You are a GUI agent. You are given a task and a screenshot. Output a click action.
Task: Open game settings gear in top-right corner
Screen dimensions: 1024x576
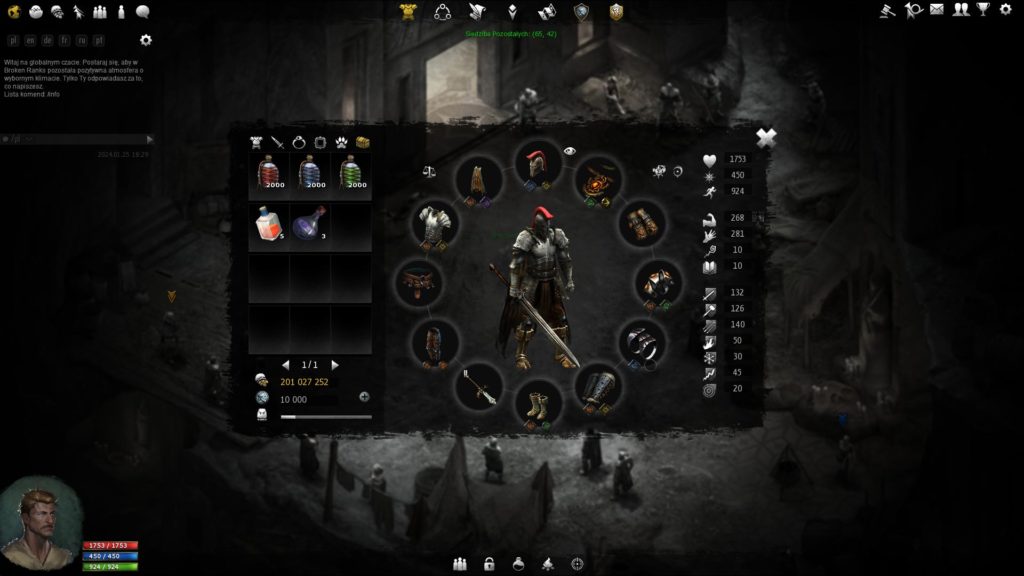[1006, 10]
